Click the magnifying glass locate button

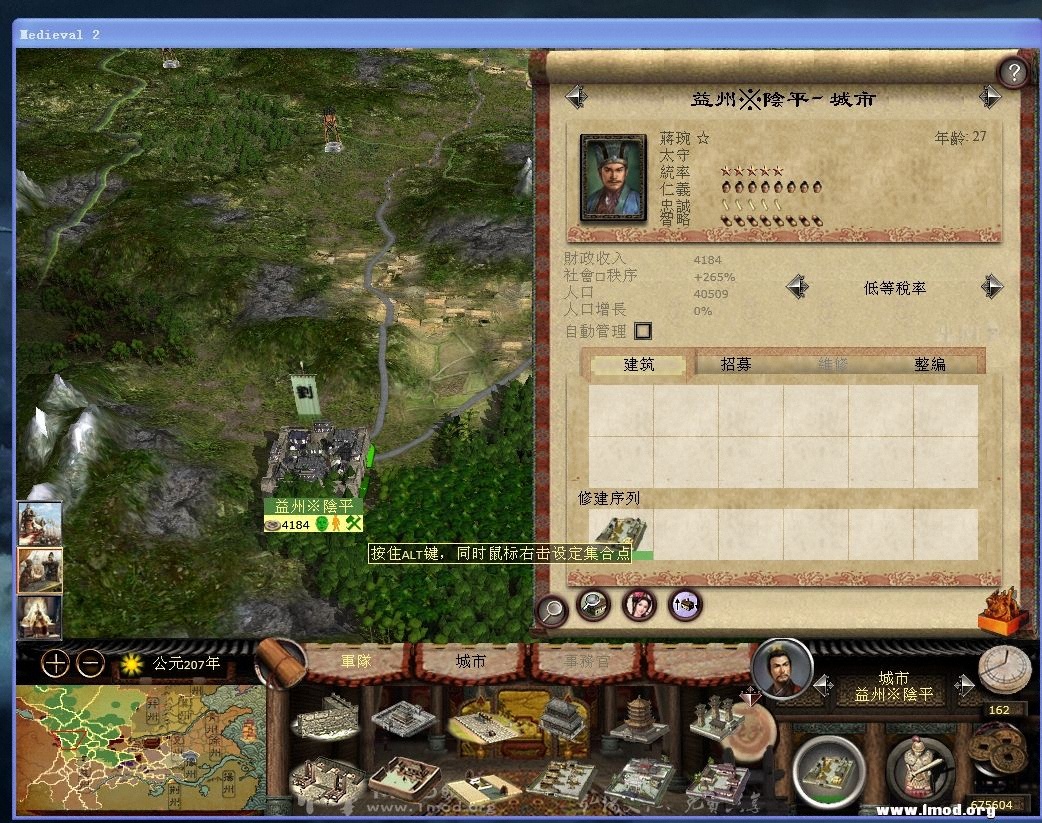[x=552, y=609]
